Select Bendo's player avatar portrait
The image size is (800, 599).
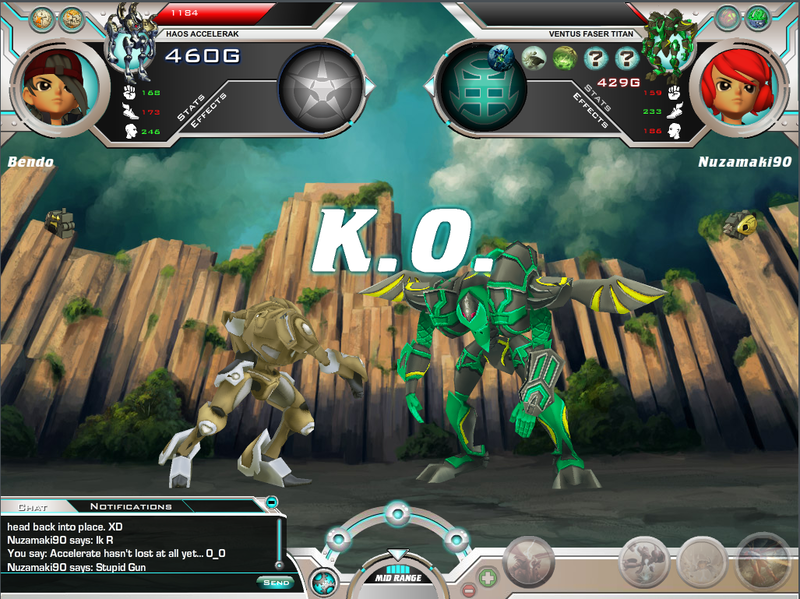click(x=59, y=88)
